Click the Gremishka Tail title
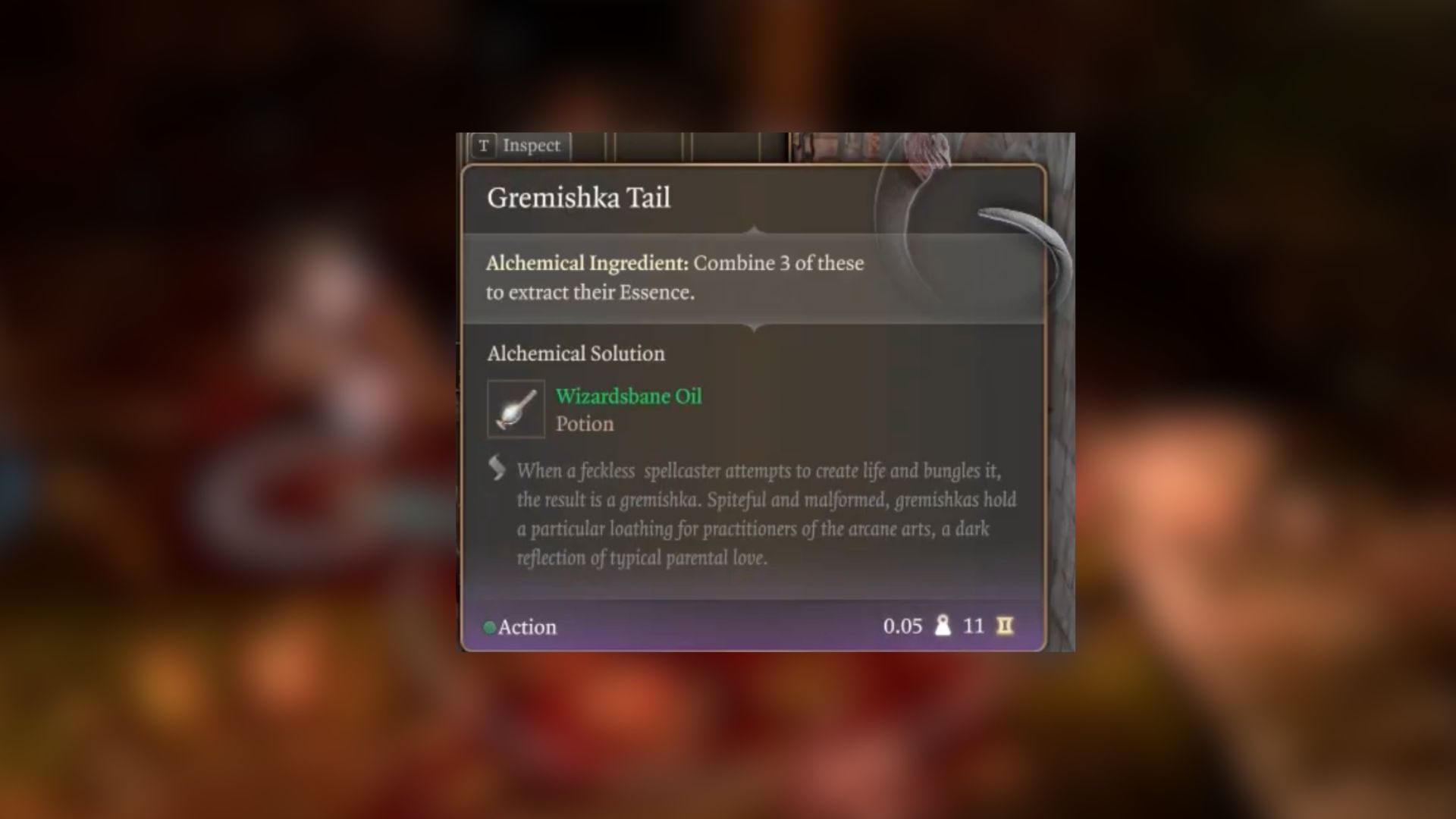The image size is (1456, 819). point(579,198)
